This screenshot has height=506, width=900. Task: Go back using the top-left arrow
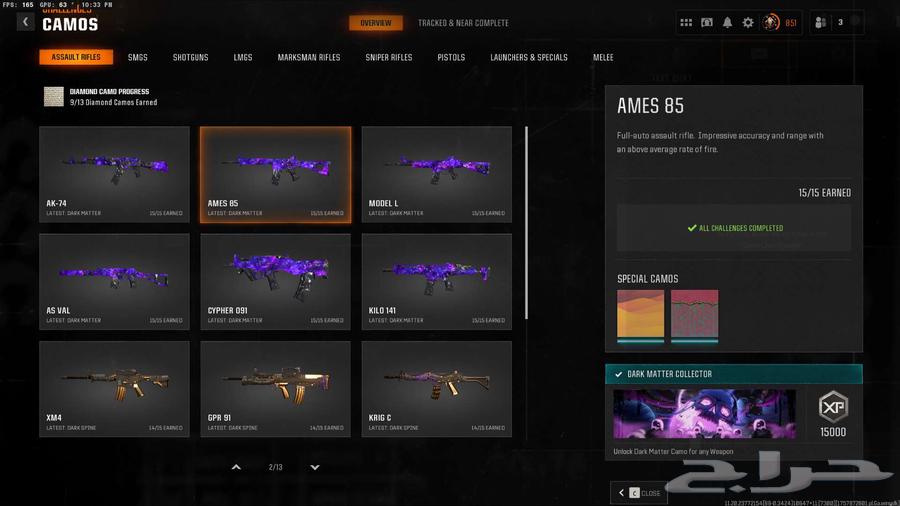click(26, 22)
